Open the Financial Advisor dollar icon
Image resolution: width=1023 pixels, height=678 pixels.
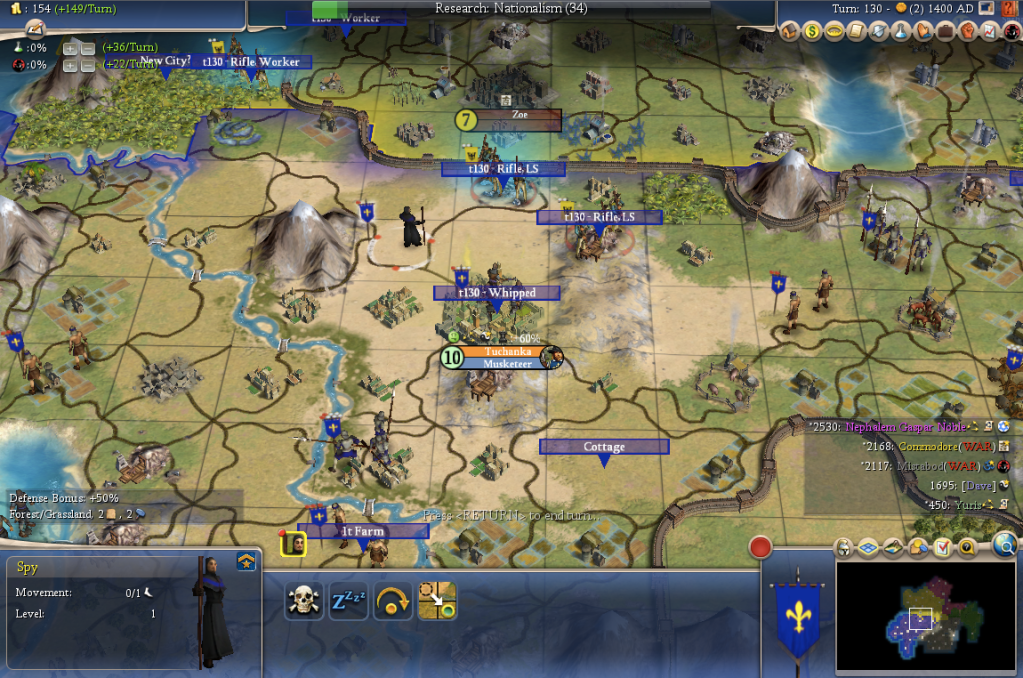tap(812, 32)
